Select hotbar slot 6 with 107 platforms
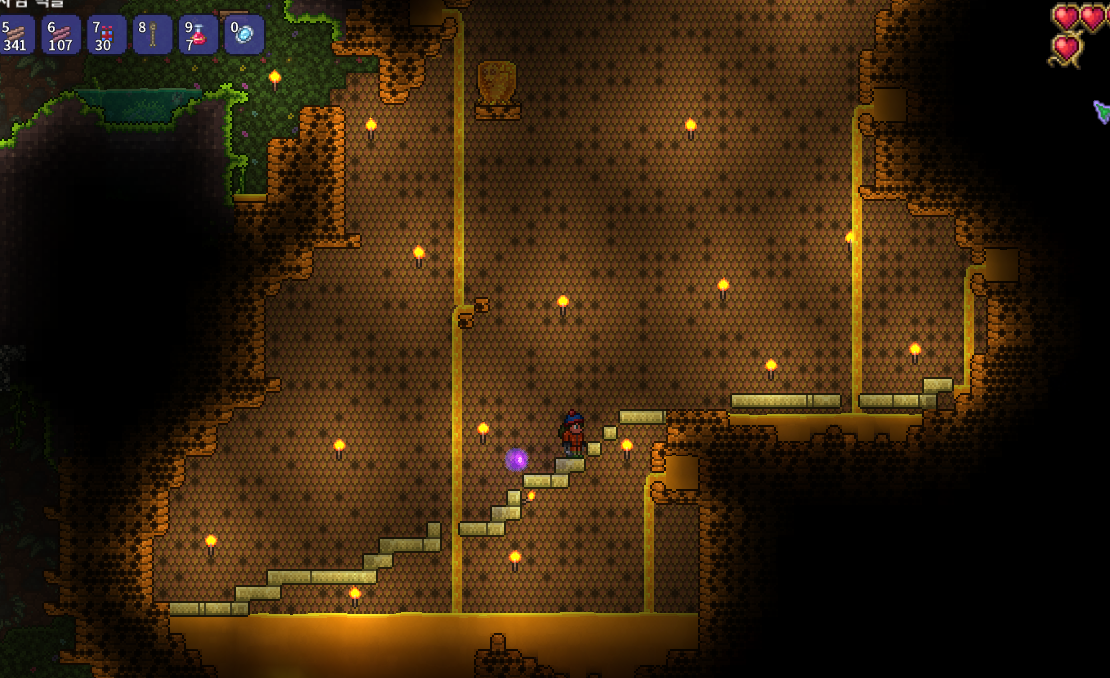 (x=61, y=35)
